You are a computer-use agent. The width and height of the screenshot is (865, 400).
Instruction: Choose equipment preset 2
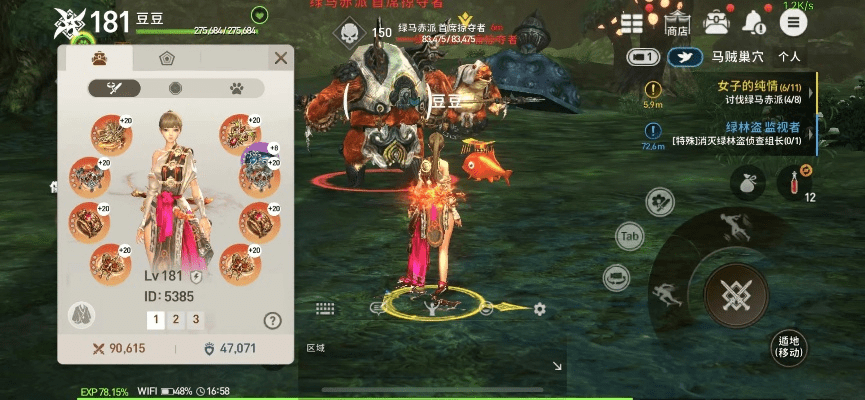(x=176, y=320)
